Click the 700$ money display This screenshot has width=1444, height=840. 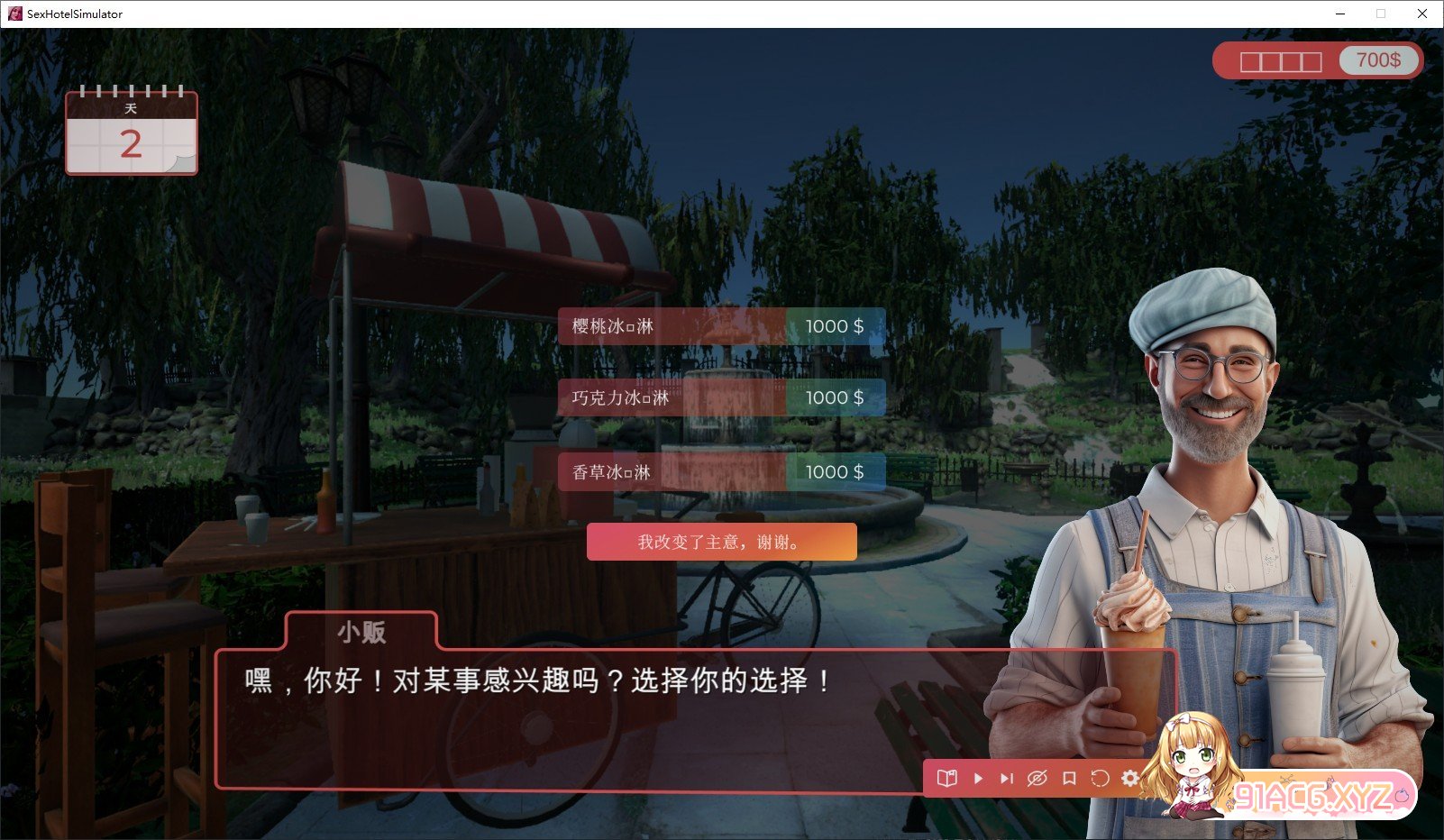[x=1378, y=60]
